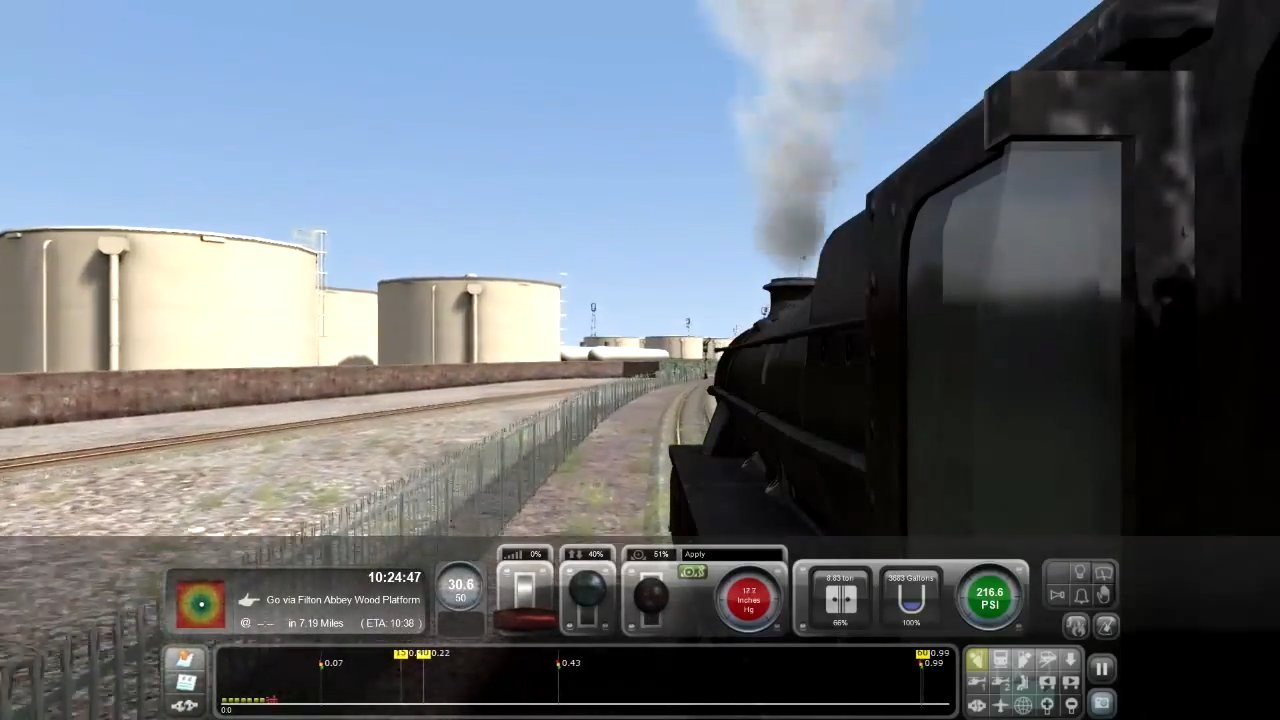Pause the simulation

1102,668
